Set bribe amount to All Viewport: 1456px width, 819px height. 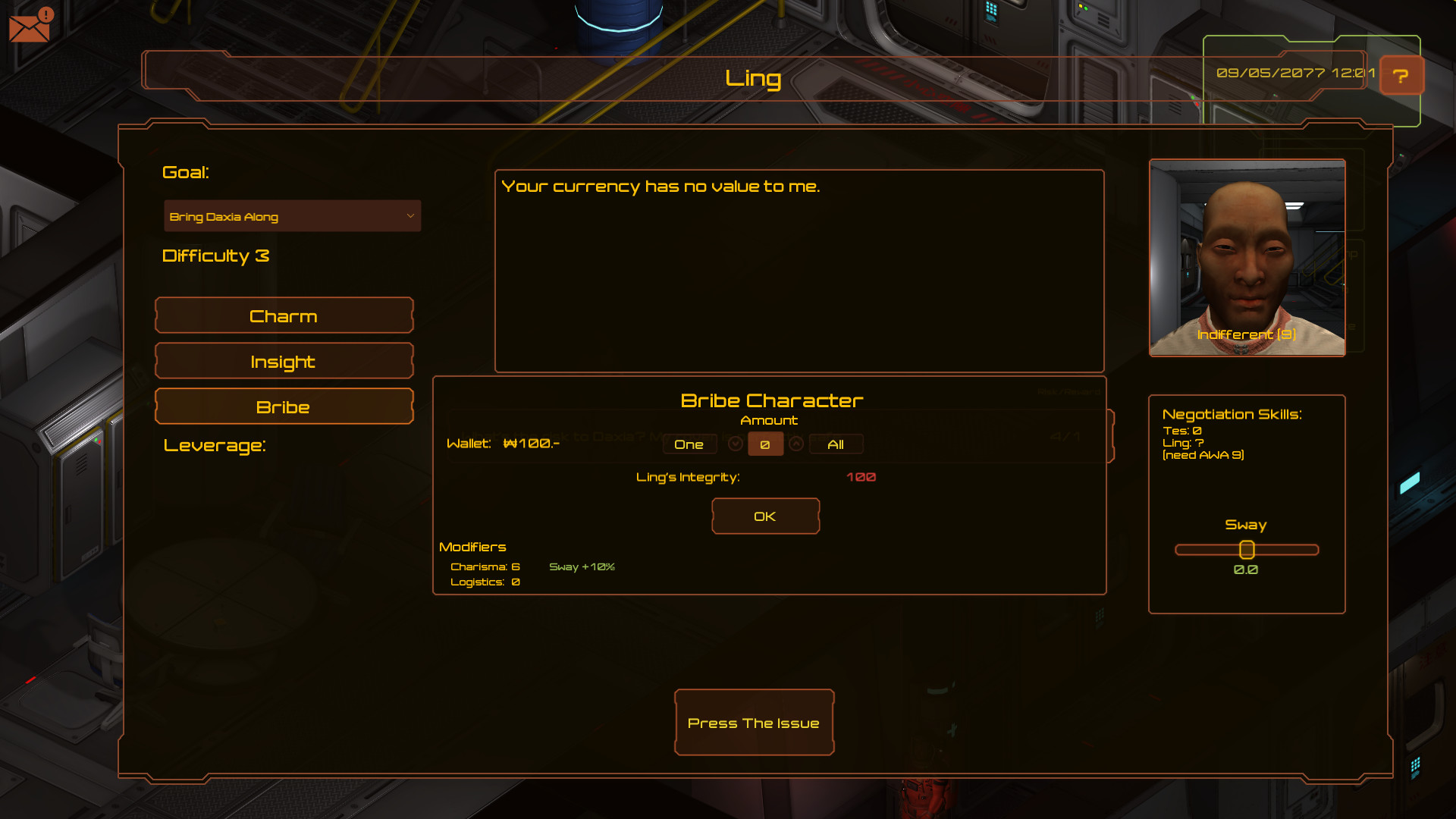(x=835, y=444)
